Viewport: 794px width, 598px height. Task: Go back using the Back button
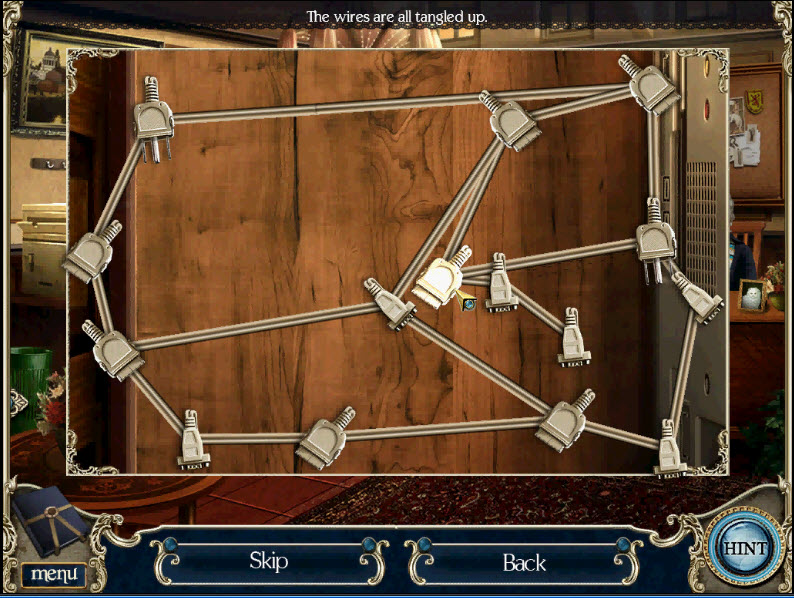click(x=523, y=563)
